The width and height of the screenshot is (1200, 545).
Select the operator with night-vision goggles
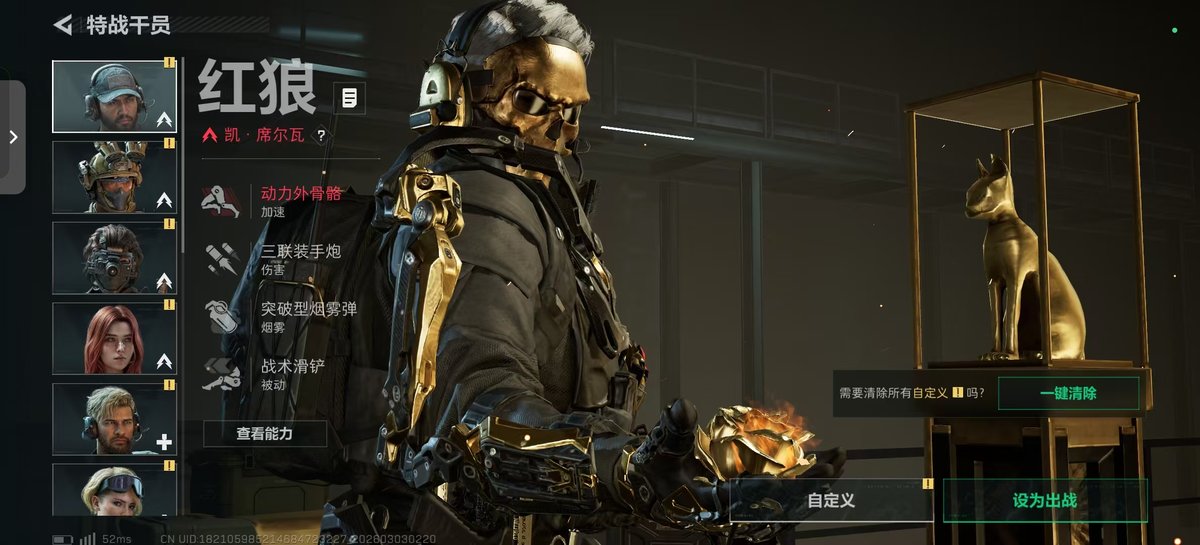click(x=114, y=258)
